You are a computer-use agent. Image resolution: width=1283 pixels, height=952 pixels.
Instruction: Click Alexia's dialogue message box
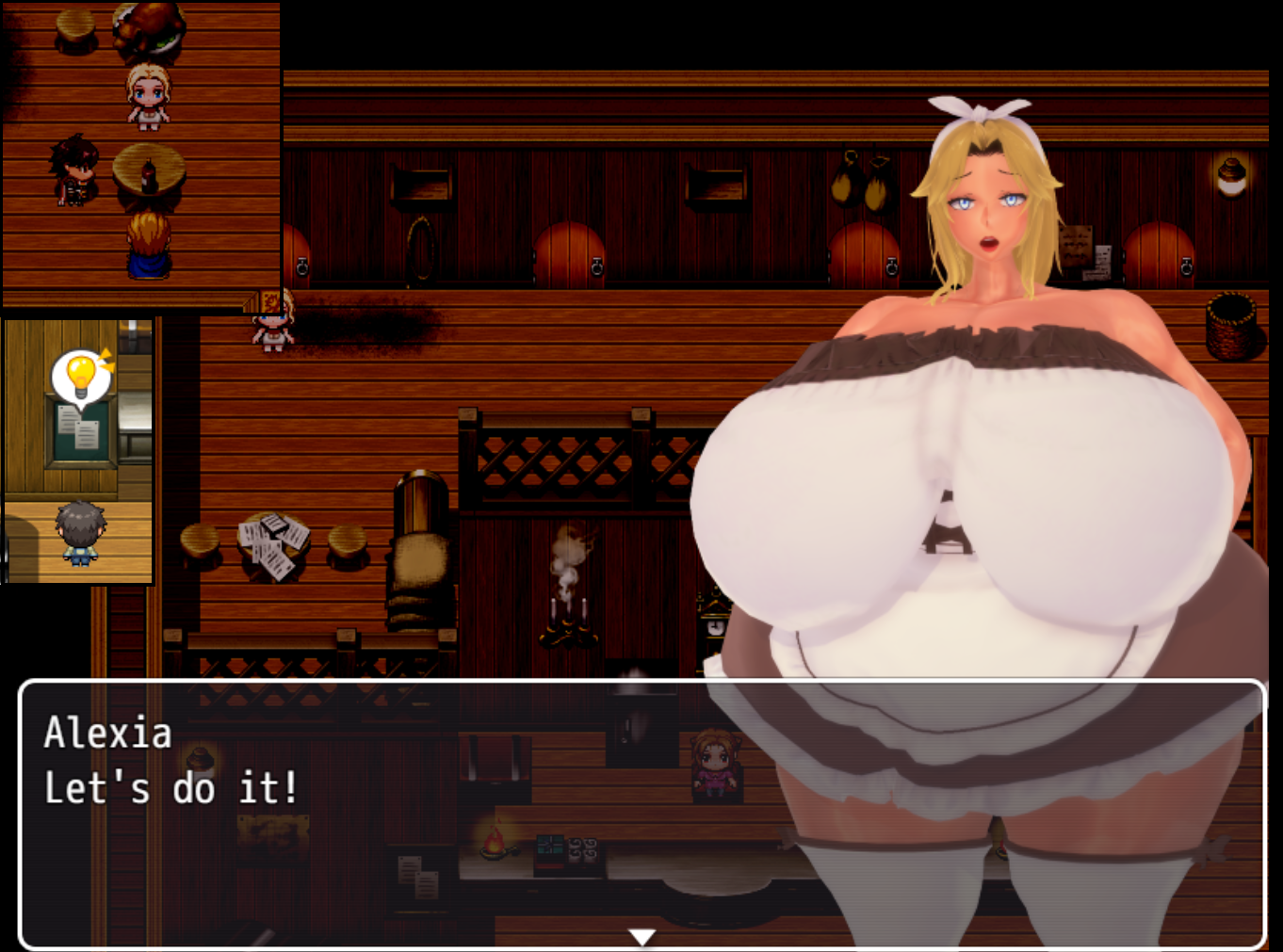pyautogui.click(x=641, y=812)
